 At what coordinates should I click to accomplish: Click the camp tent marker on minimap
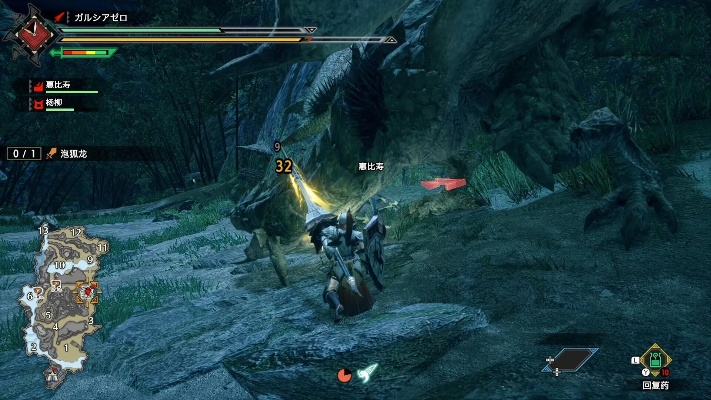tap(53, 378)
